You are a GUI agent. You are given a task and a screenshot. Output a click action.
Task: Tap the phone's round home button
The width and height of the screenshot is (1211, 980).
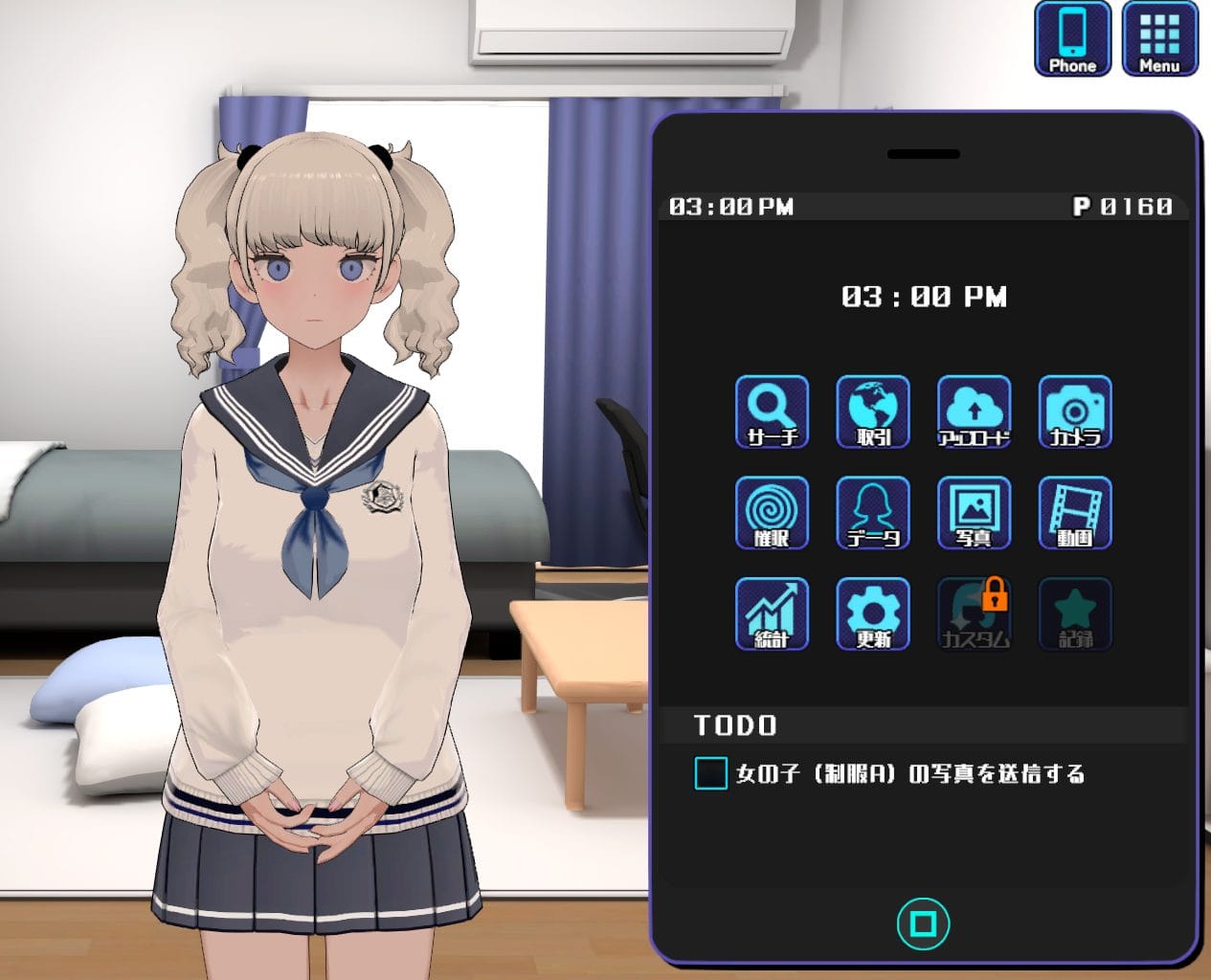(x=923, y=924)
